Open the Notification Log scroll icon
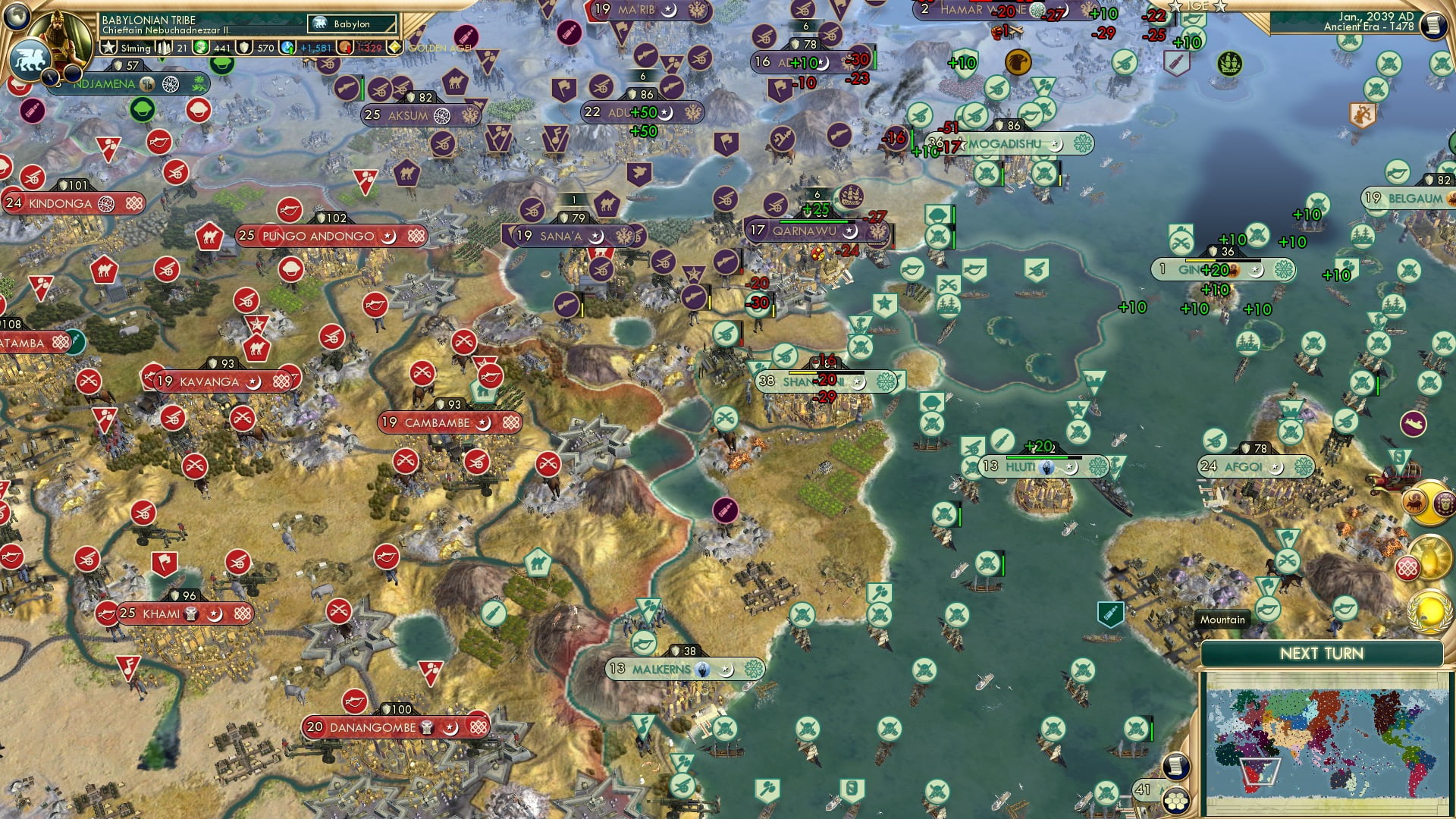 [1175, 766]
